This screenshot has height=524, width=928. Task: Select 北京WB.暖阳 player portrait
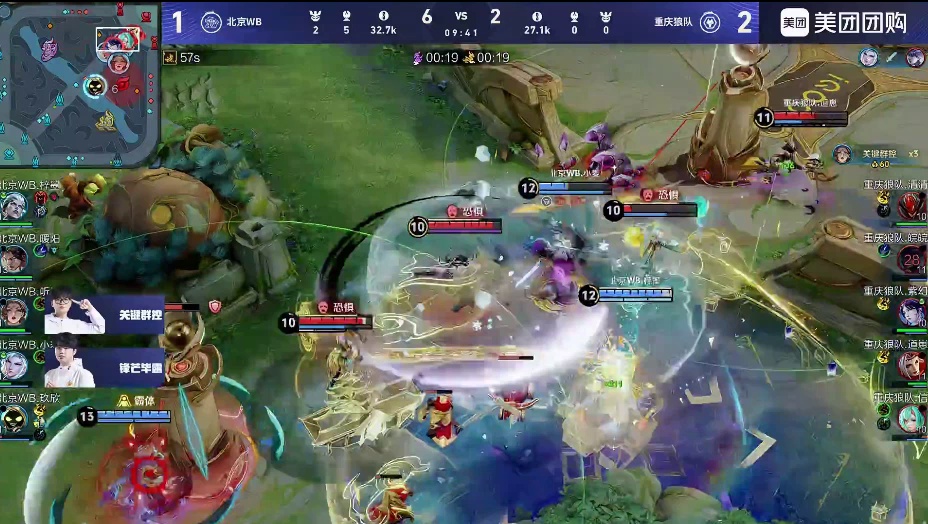(14, 258)
